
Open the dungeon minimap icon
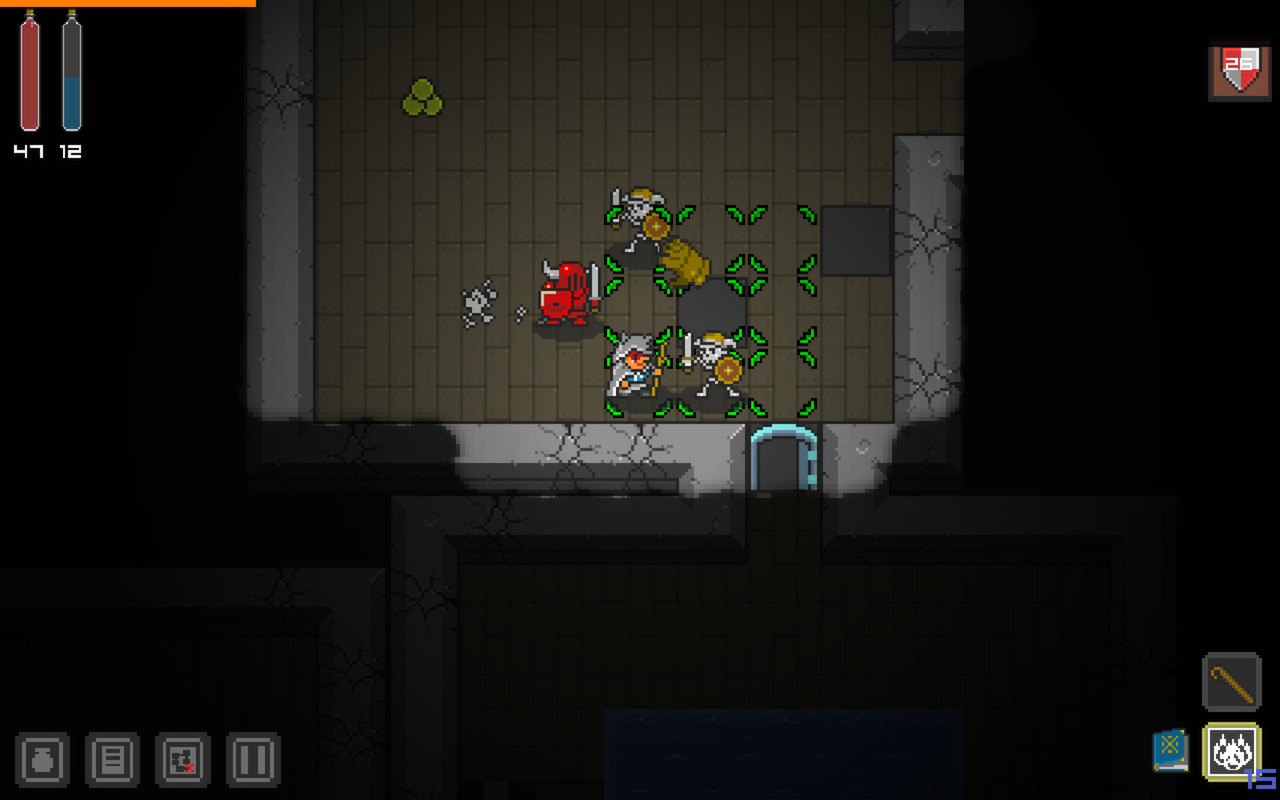[x=182, y=760]
